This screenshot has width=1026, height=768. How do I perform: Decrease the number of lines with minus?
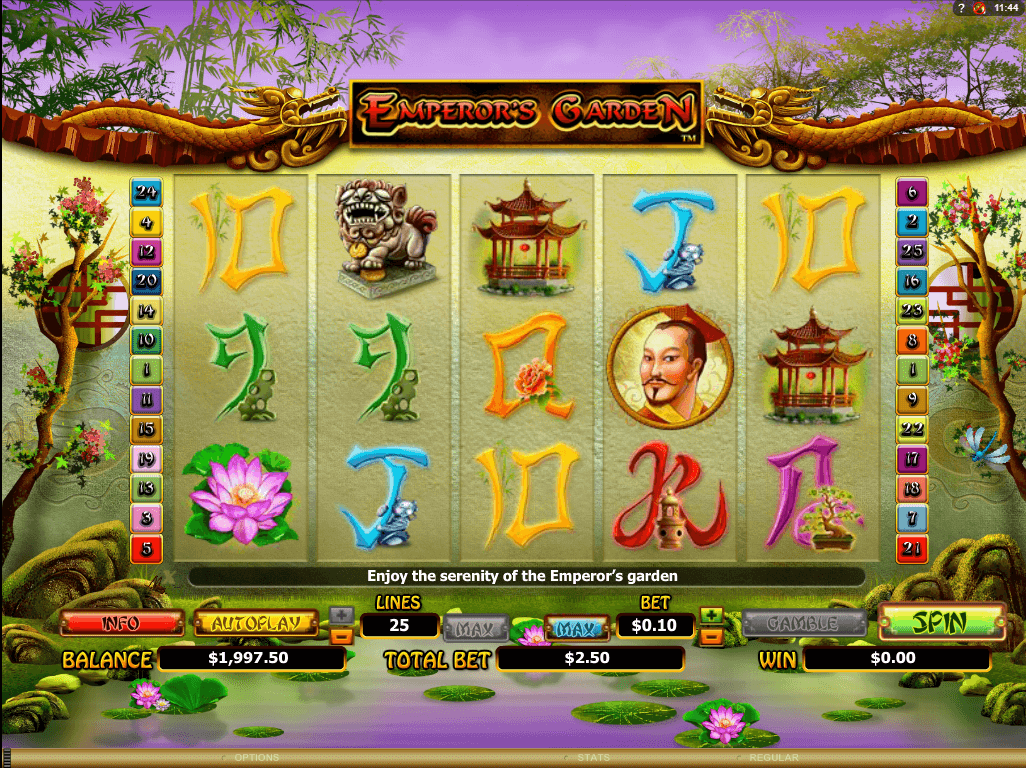[x=341, y=634]
